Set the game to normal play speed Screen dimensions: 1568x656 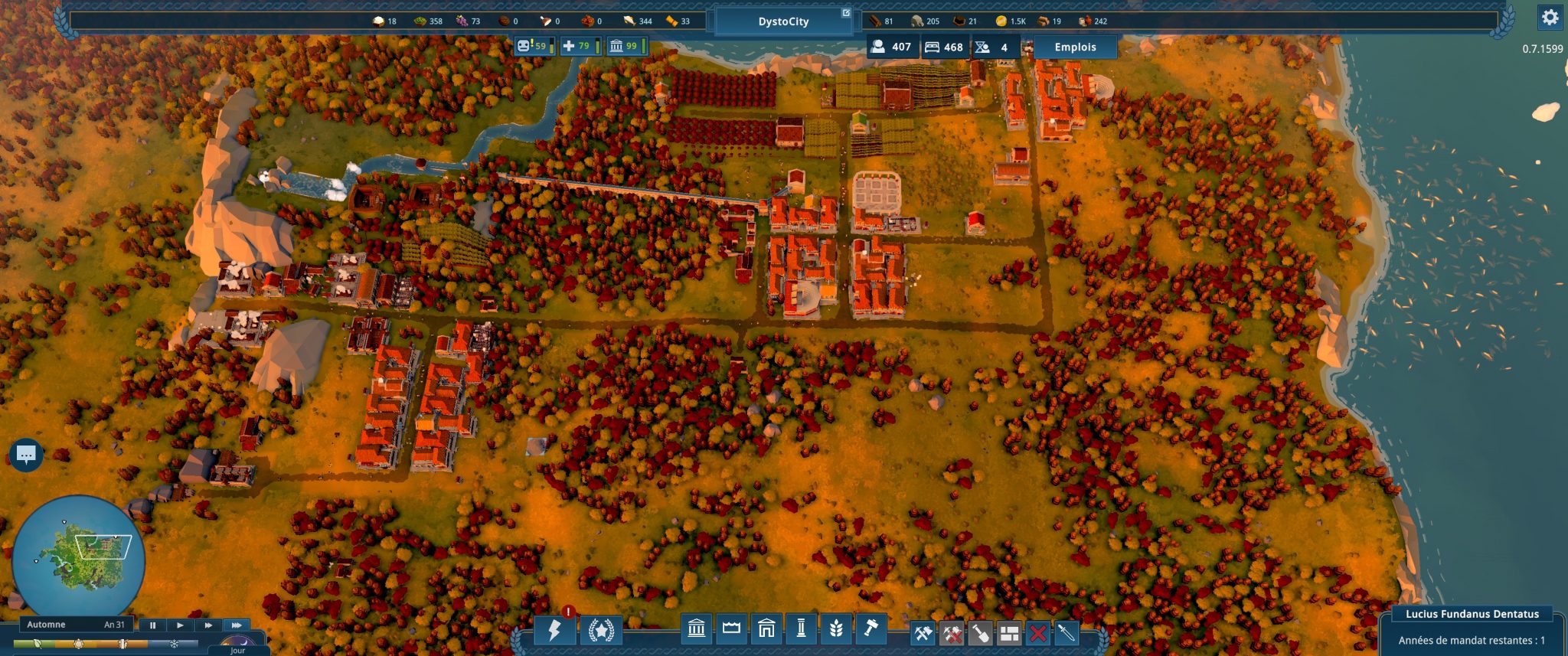[x=180, y=625]
